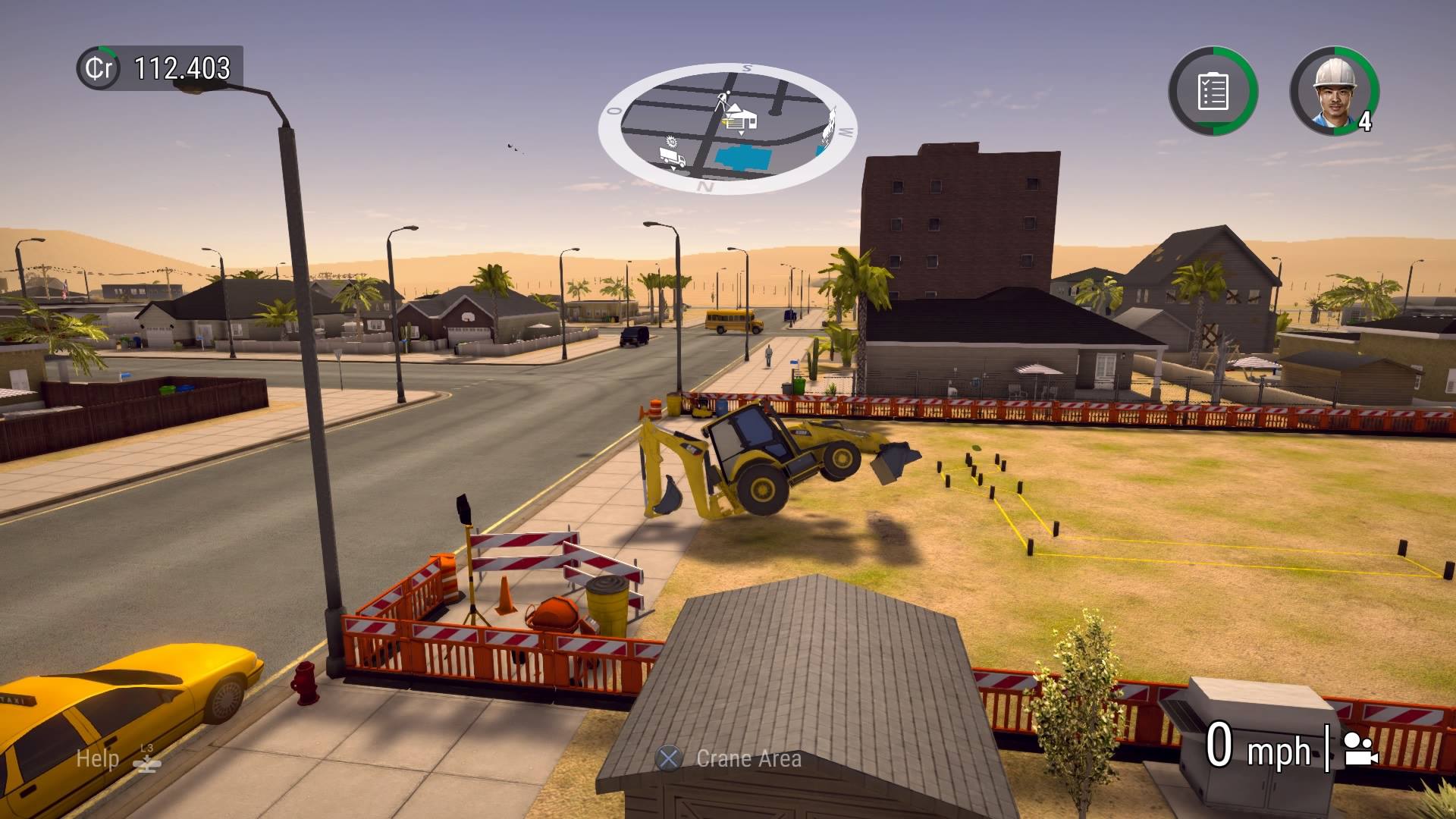The height and width of the screenshot is (819, 1456).
Task: Click the S compass letter on the minimap
Action: click(746, 68)
